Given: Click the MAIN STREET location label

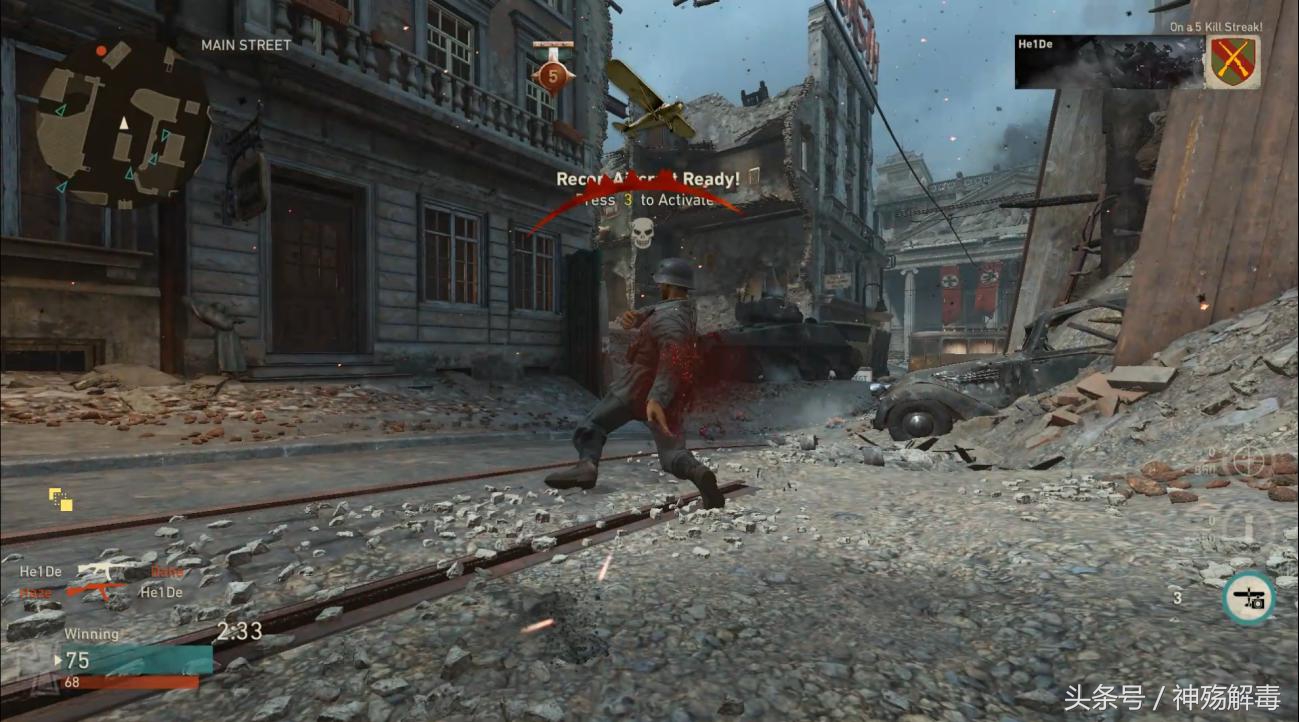Looking at the screenshot, I should pyautogui.click(x=244, y=44).
